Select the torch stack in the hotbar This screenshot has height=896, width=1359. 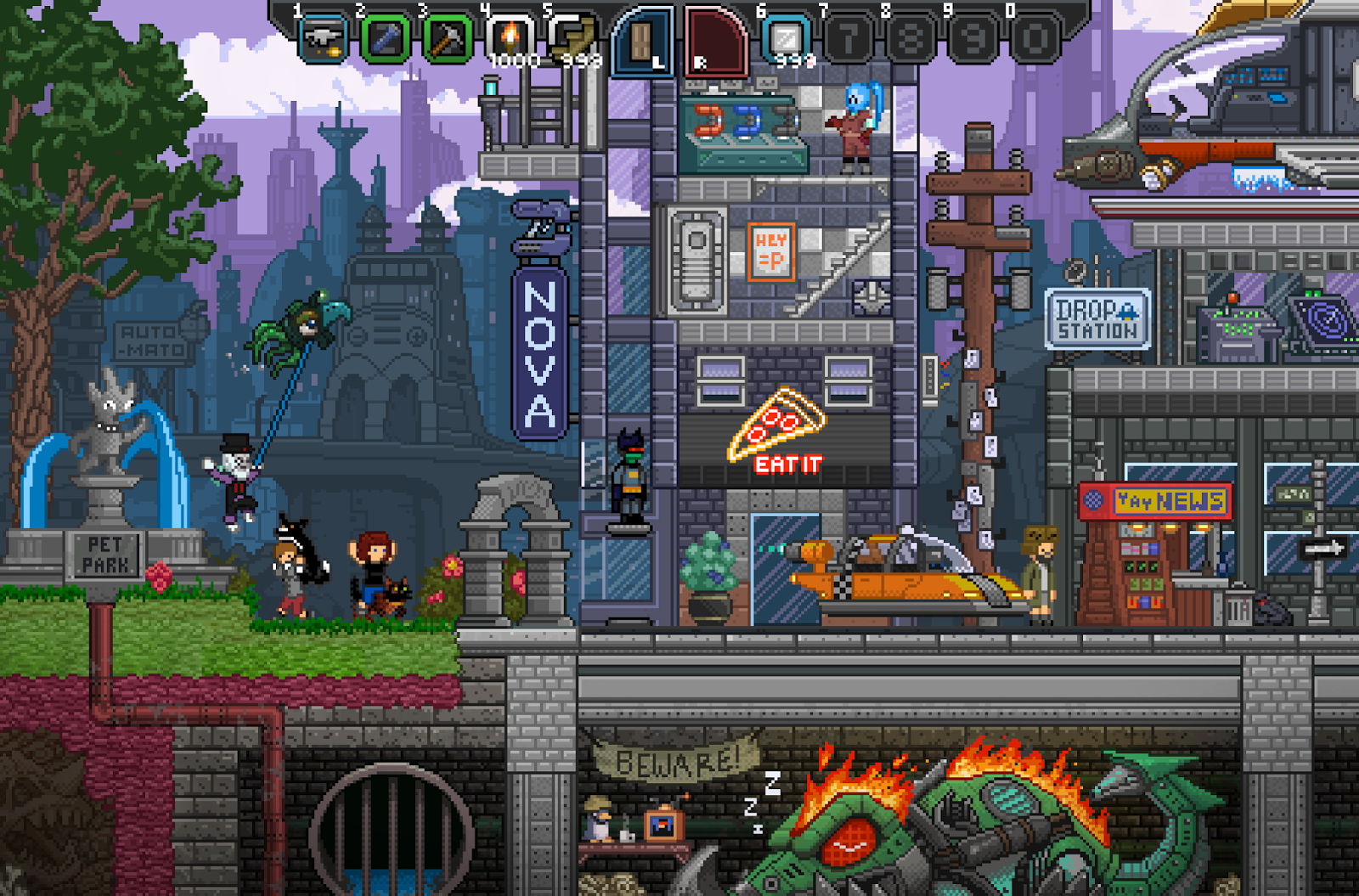pos(510,39)
